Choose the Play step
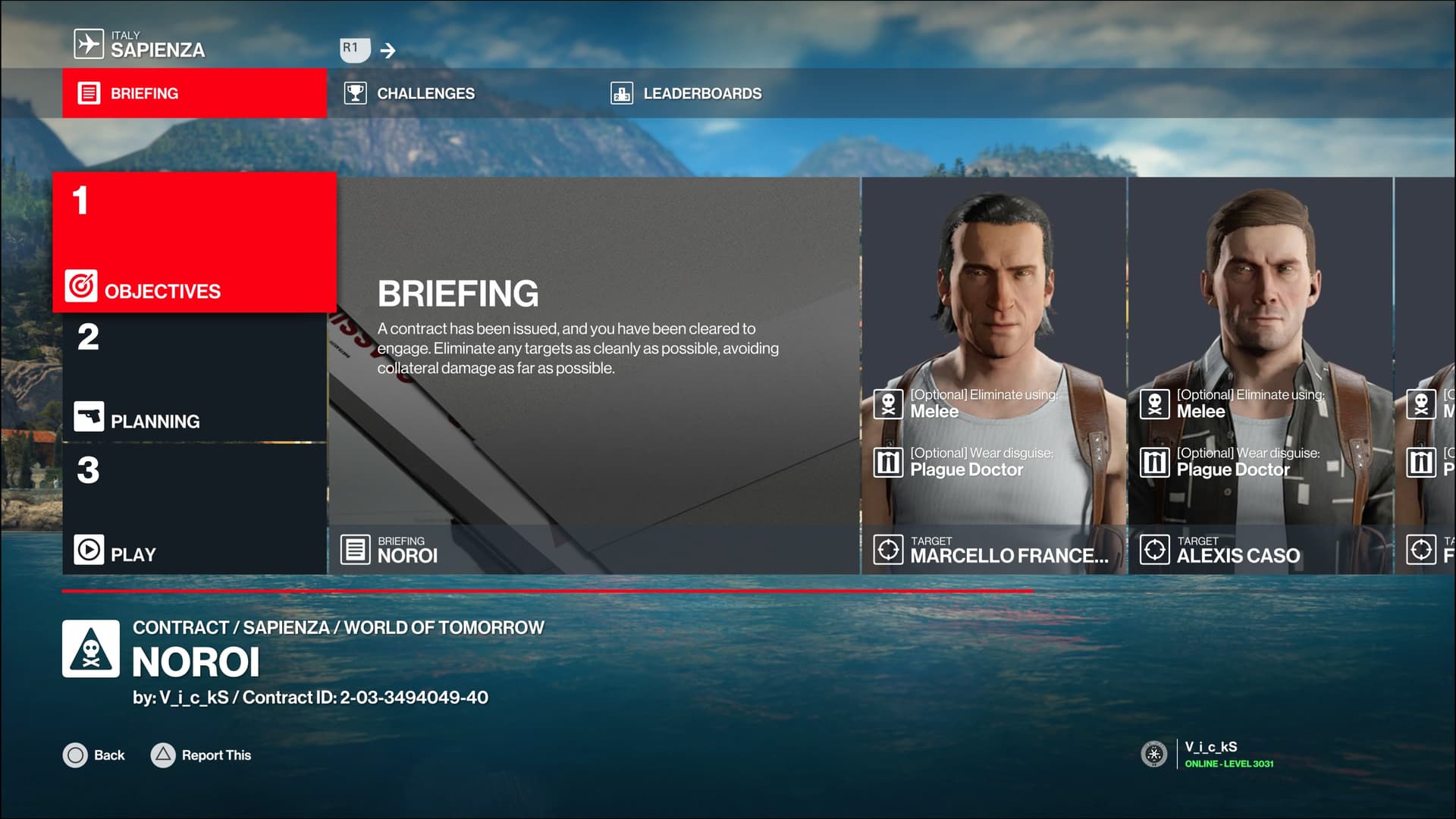This screenshot has height=819, width=1456. (x=194, y=510)
